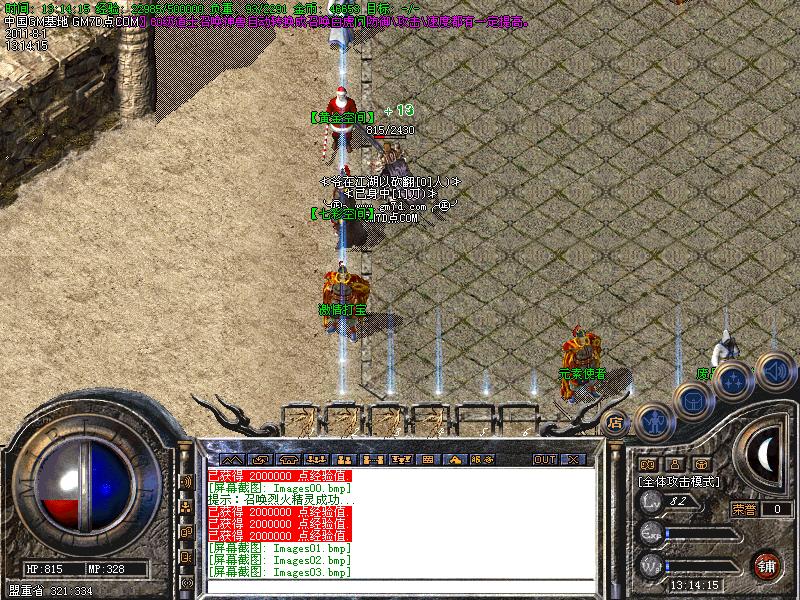Open the character equipment panel
The width and height of the screenshot is (800, 600).
point(654,422)
